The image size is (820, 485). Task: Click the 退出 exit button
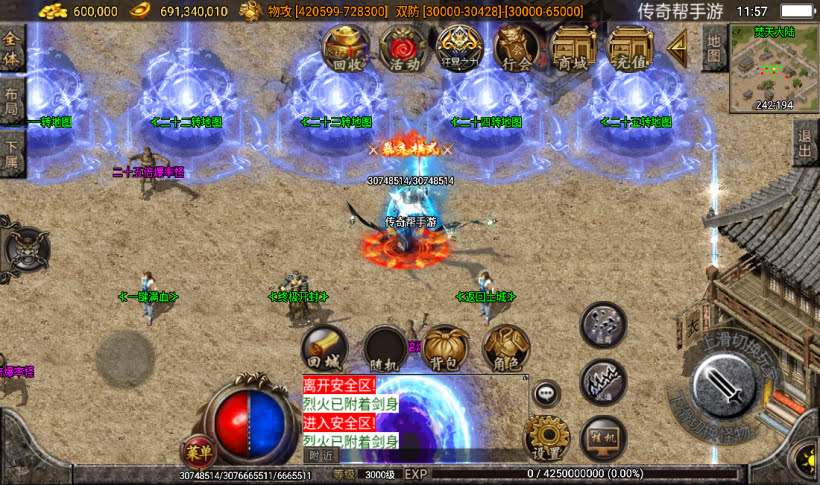pyautogui.click(x=805, y=147)
